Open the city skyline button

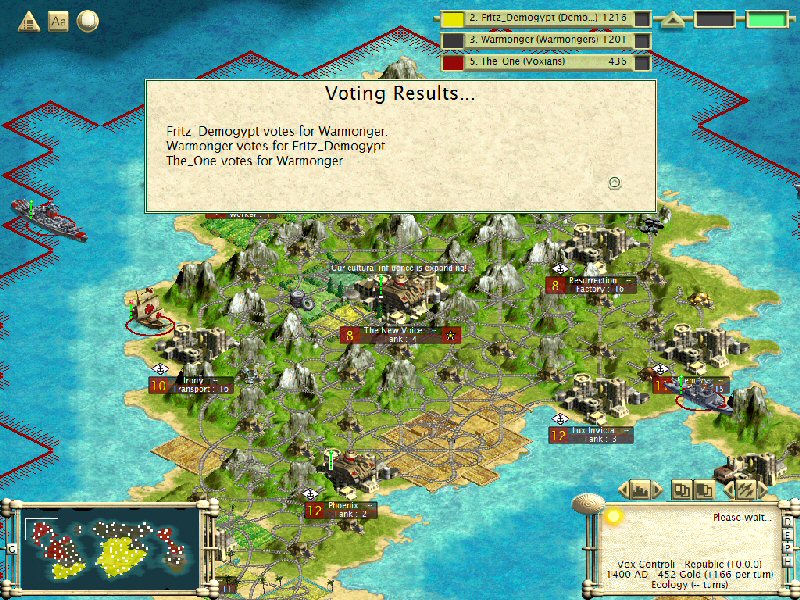(641, 489)
